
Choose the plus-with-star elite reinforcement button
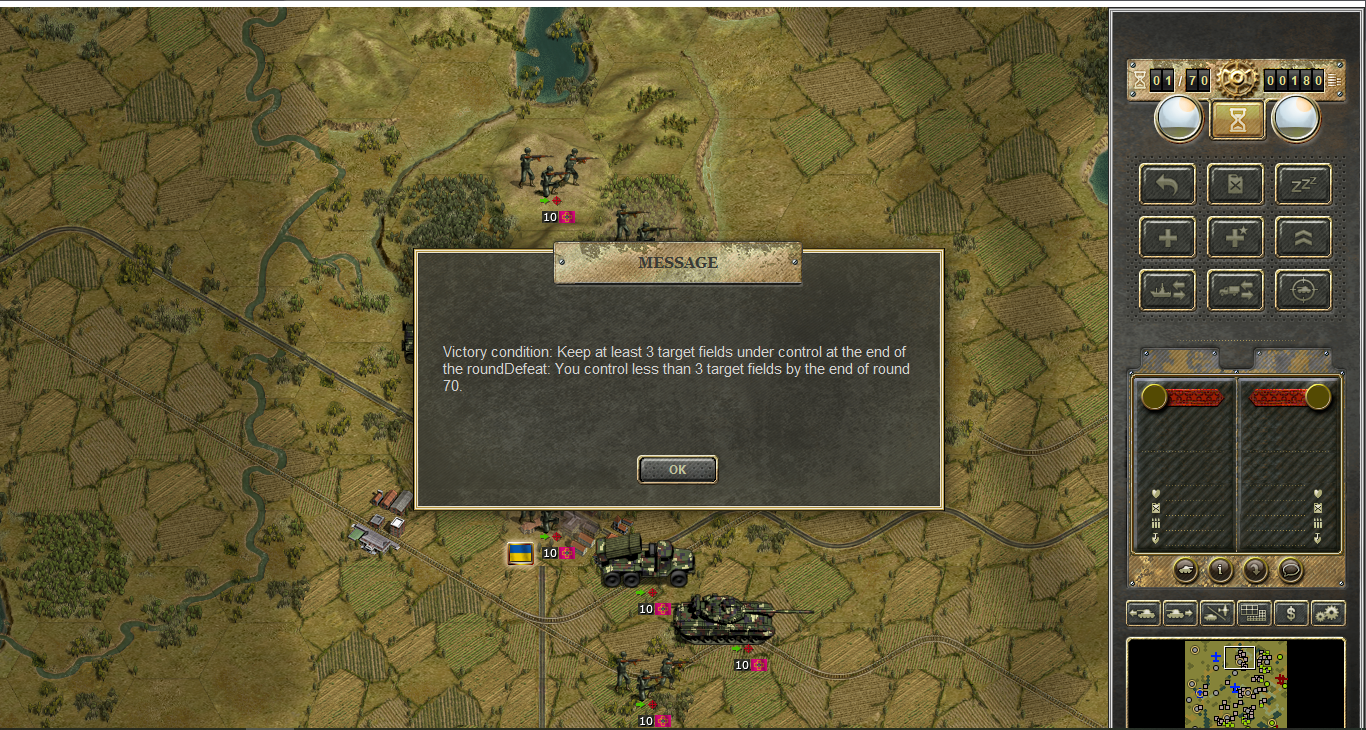pyautogui.click(x=1236, y=238)
